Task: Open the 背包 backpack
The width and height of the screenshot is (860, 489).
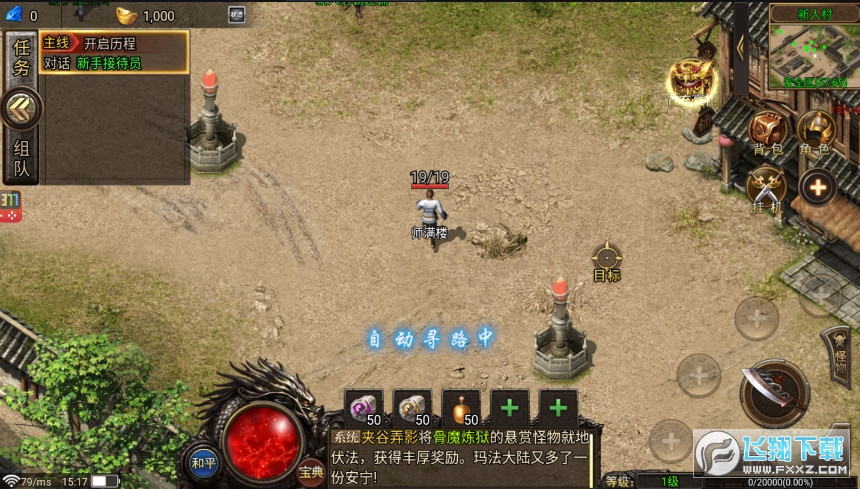Action: coord(768,131)
